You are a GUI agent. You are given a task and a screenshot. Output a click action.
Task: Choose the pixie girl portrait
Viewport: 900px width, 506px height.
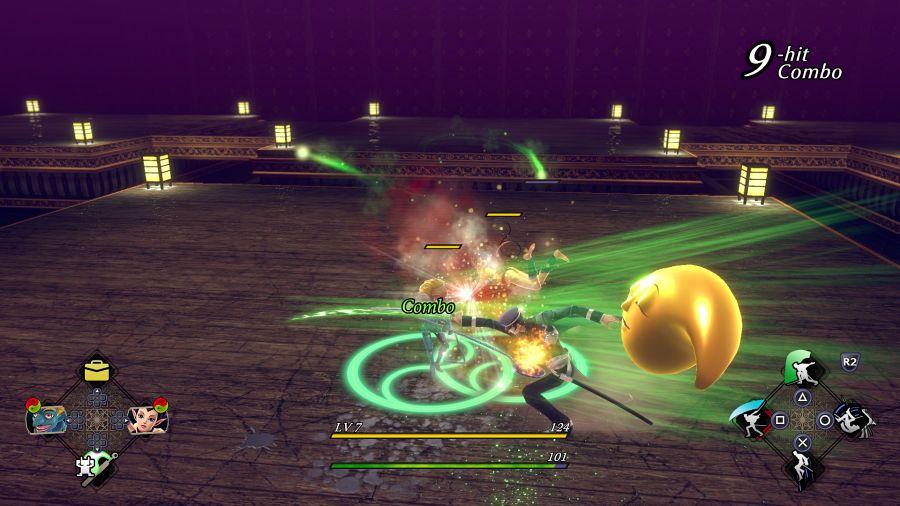(x=147, y=417)
